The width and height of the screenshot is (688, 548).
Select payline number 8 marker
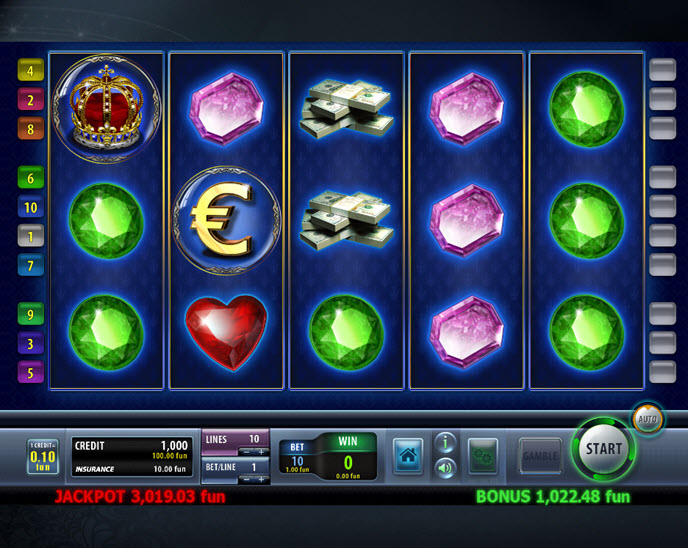coord(30,129)
